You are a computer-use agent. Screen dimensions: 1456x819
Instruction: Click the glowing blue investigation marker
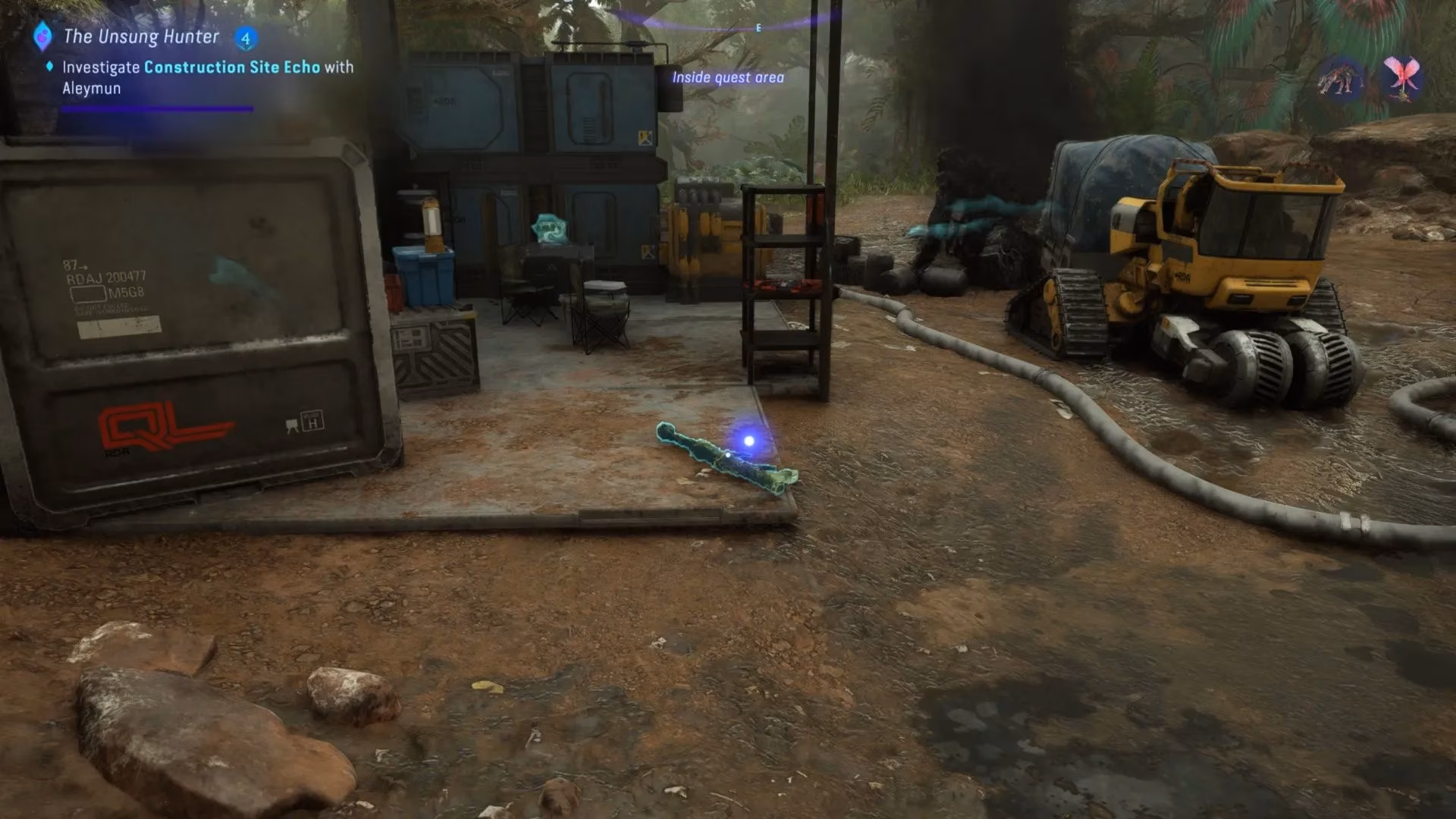(748, 441)
